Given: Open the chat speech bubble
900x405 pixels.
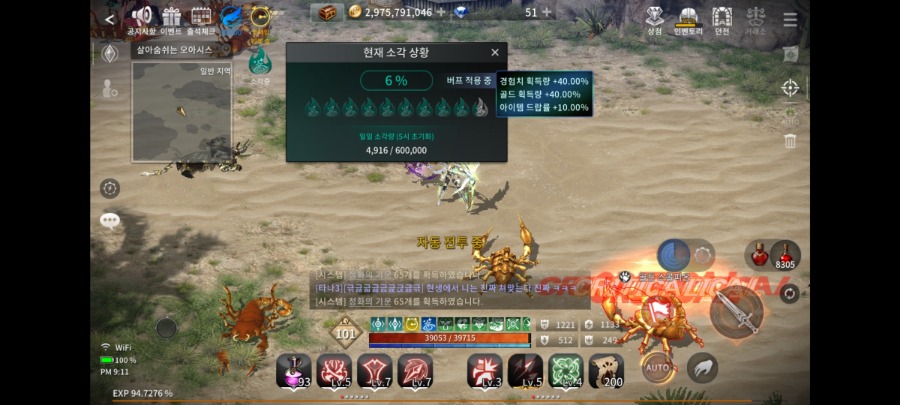Looking at the screenshot, I should pos(109,221).
